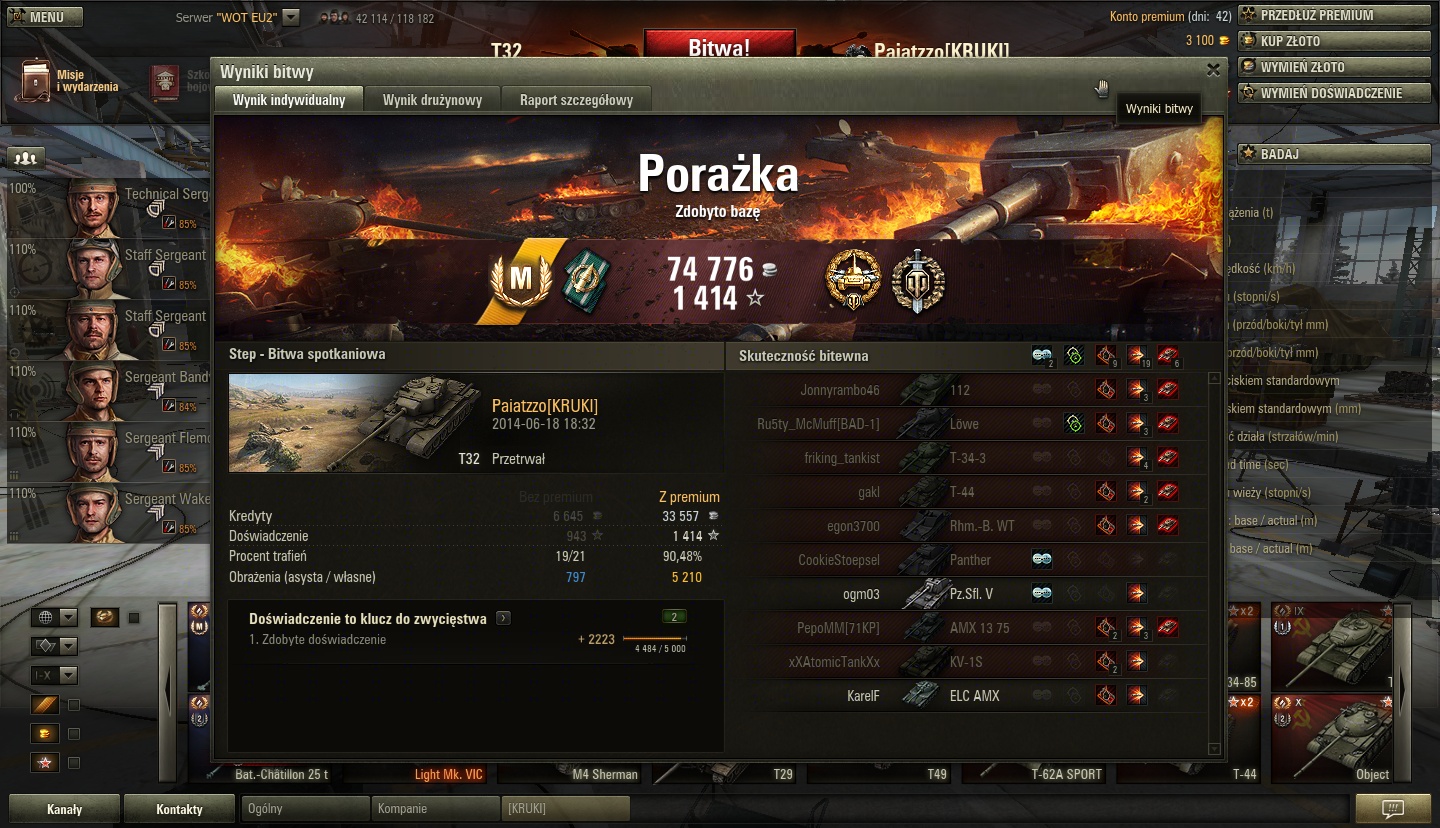This screenshot has height=828, width=1440.
Task: Open the Kup Złoto purchase button
Action: coord(1334,41)
